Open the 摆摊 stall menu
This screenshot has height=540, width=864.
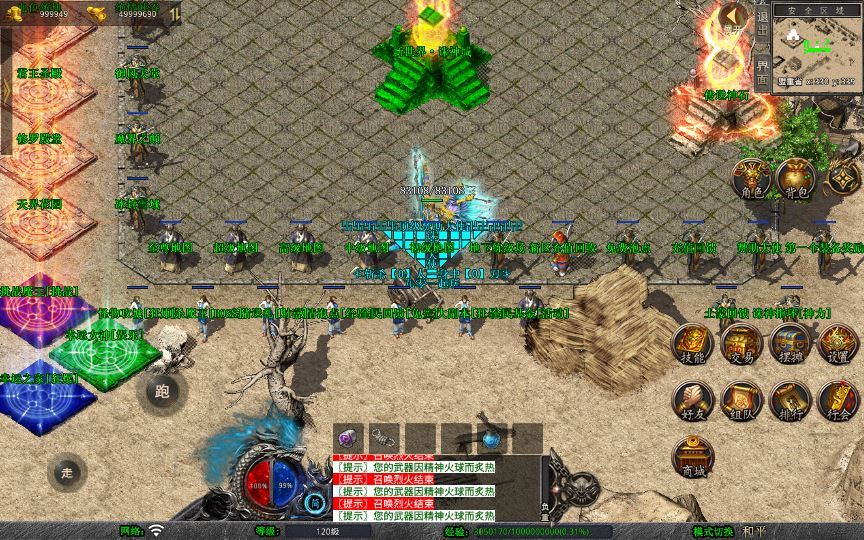pyautogui.click(x=789, y=345)
